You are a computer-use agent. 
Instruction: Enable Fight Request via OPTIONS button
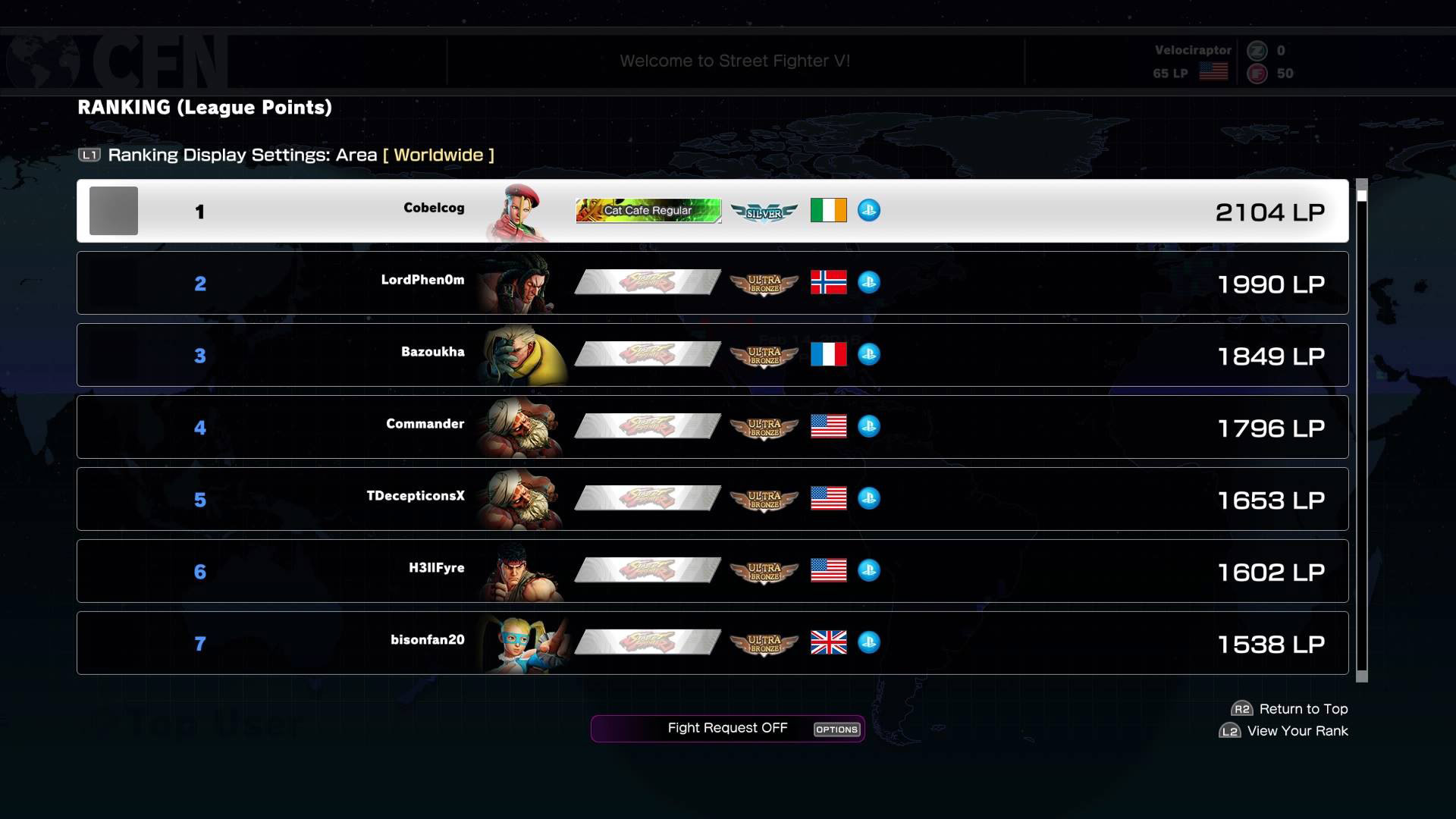click(x=836, y=729)
